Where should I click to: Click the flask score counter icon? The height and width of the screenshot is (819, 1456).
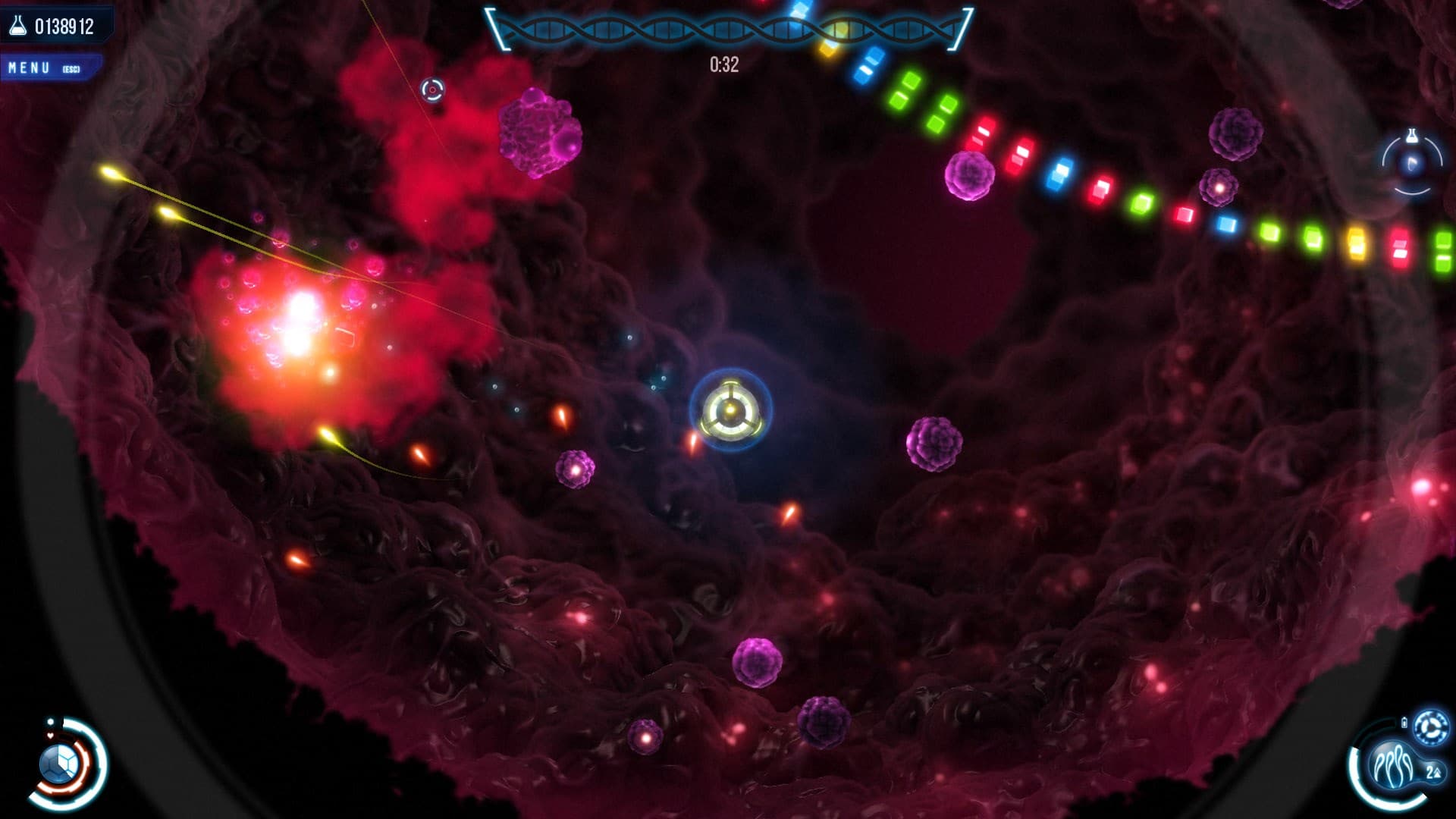pos(17,24)
